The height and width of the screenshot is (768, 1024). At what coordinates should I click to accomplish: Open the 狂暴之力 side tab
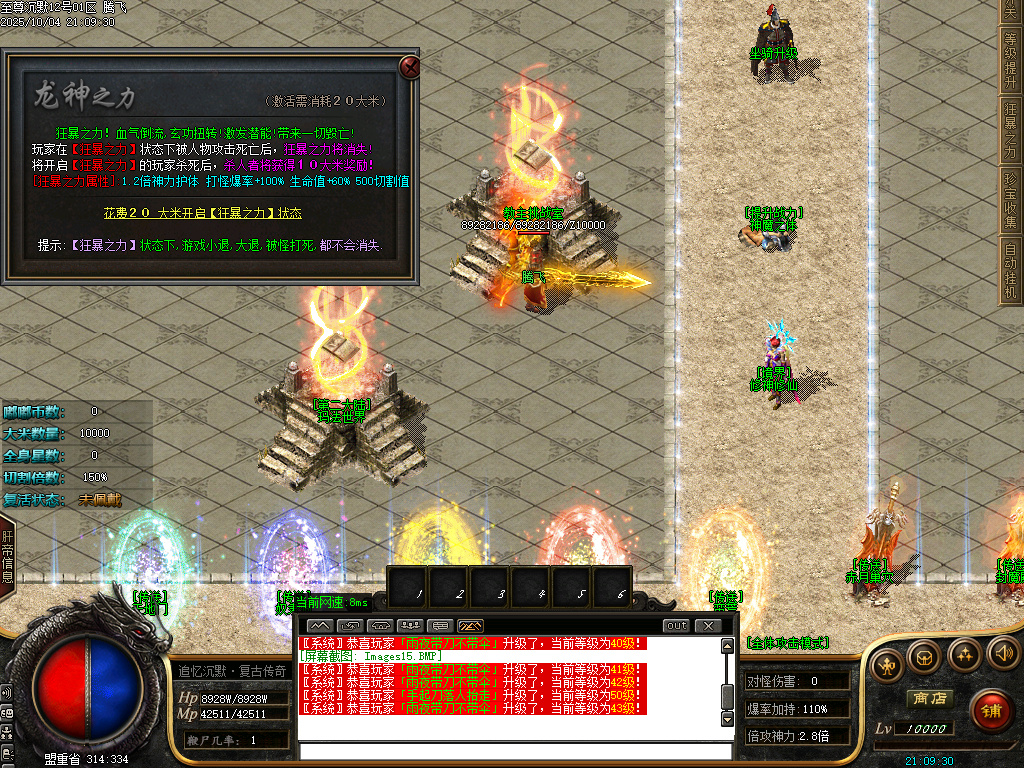(1011, 129)
